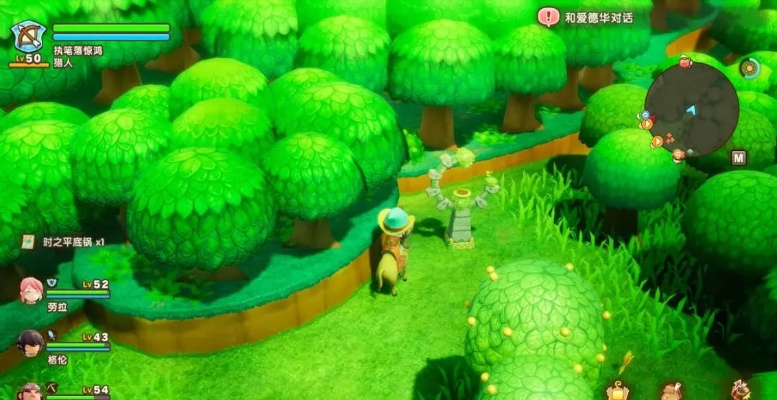Screen dimensions: 777x400
Task: Open the brown bag with scroll icon
Action: tap(672, 391)
